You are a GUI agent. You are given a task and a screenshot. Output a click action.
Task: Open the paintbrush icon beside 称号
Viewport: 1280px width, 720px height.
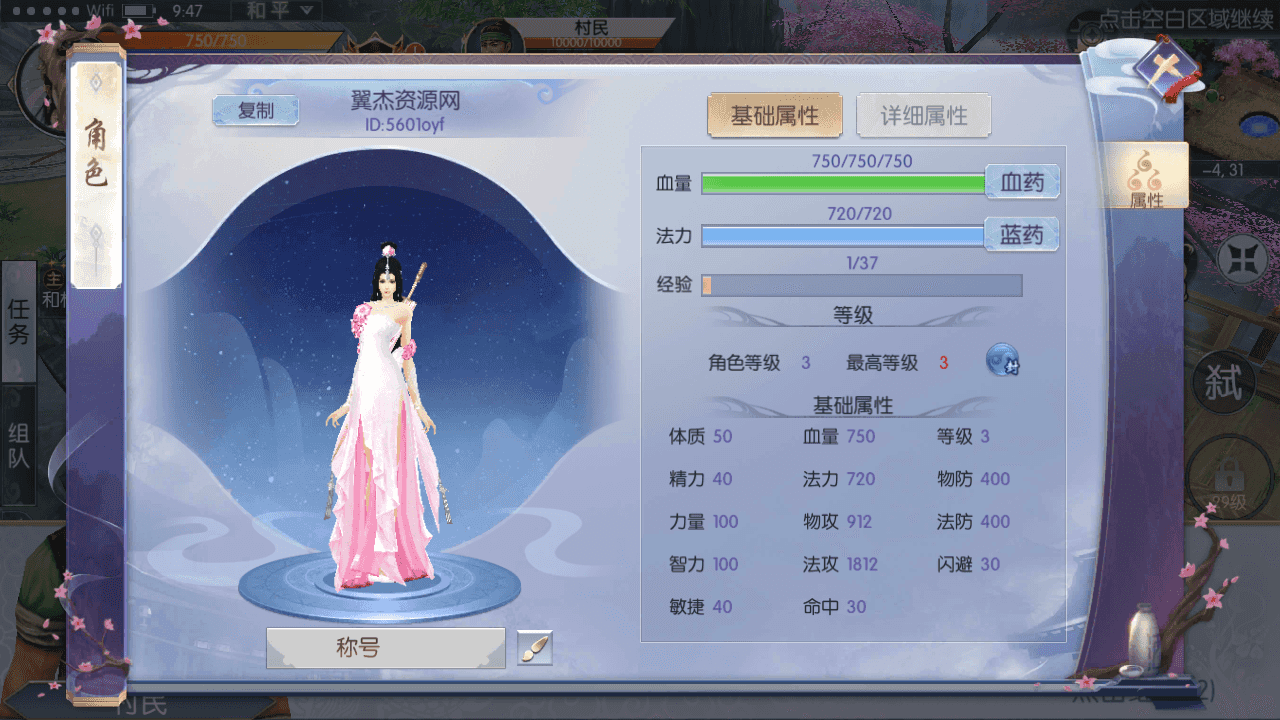click(x=534, y=648)
